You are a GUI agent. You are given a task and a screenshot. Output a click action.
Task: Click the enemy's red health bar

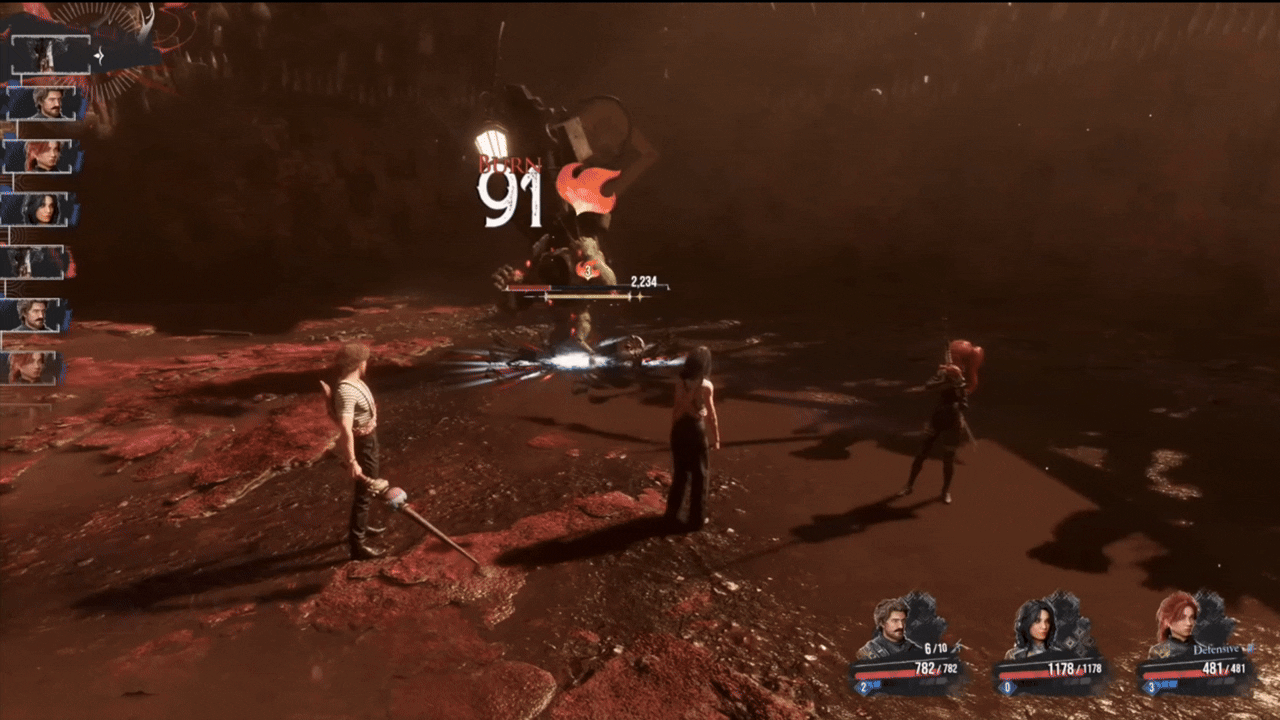point(530,285)
